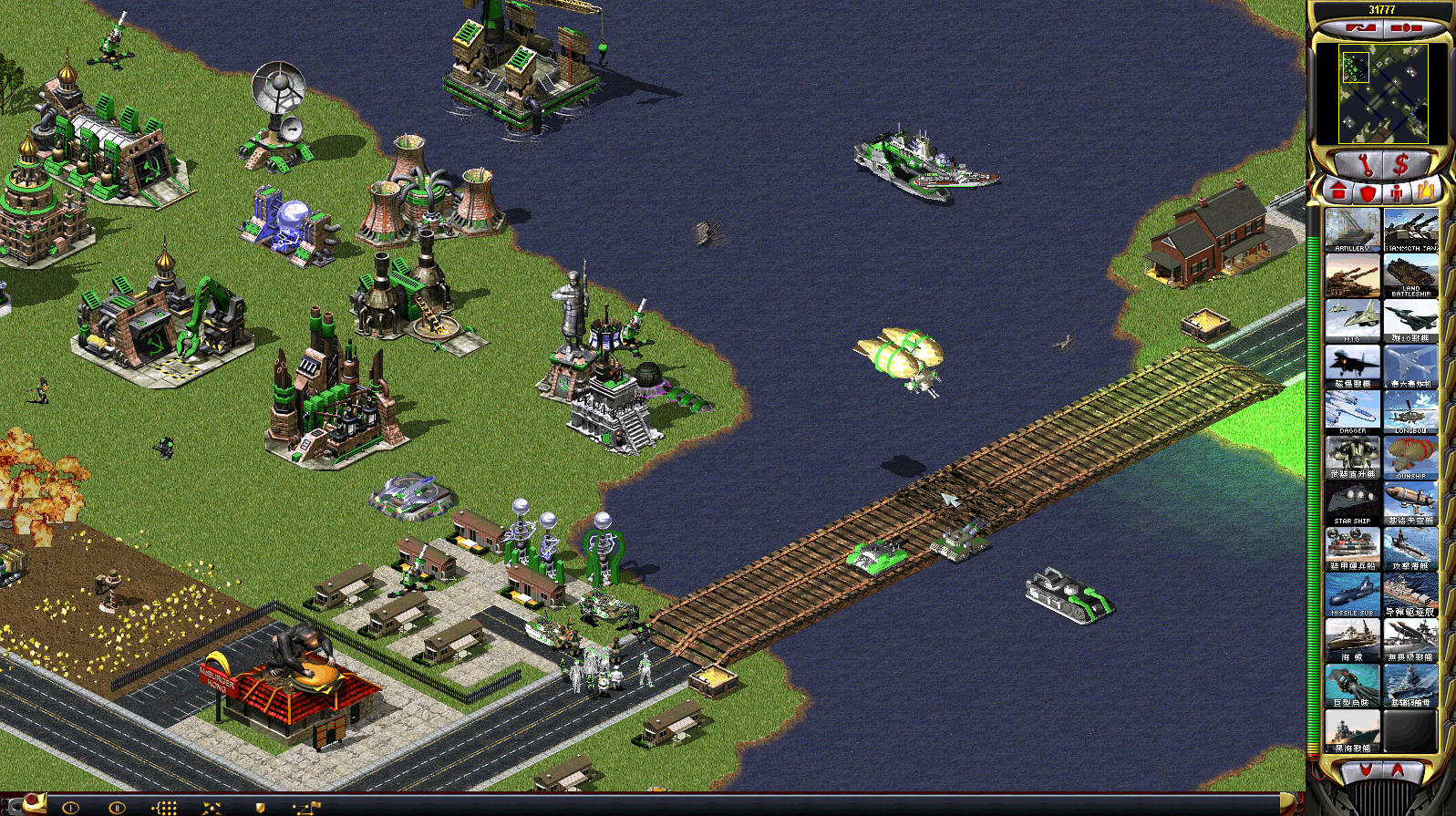Activate the repair wrench button
Image resolution: width=1456 pixels, height=816 pixels.
(x=1365, y=165)
